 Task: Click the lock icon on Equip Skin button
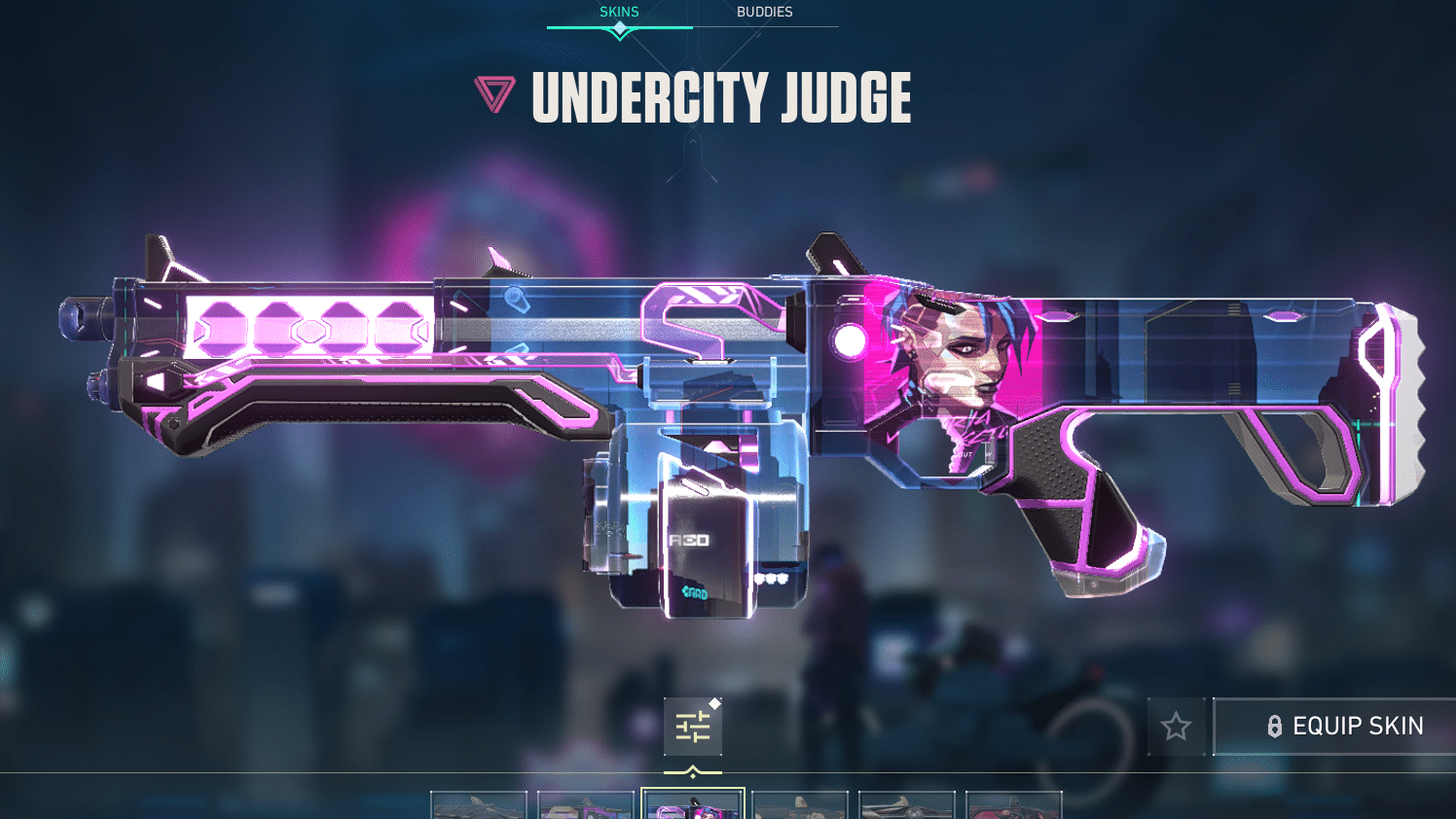(x=1273, y=726)
